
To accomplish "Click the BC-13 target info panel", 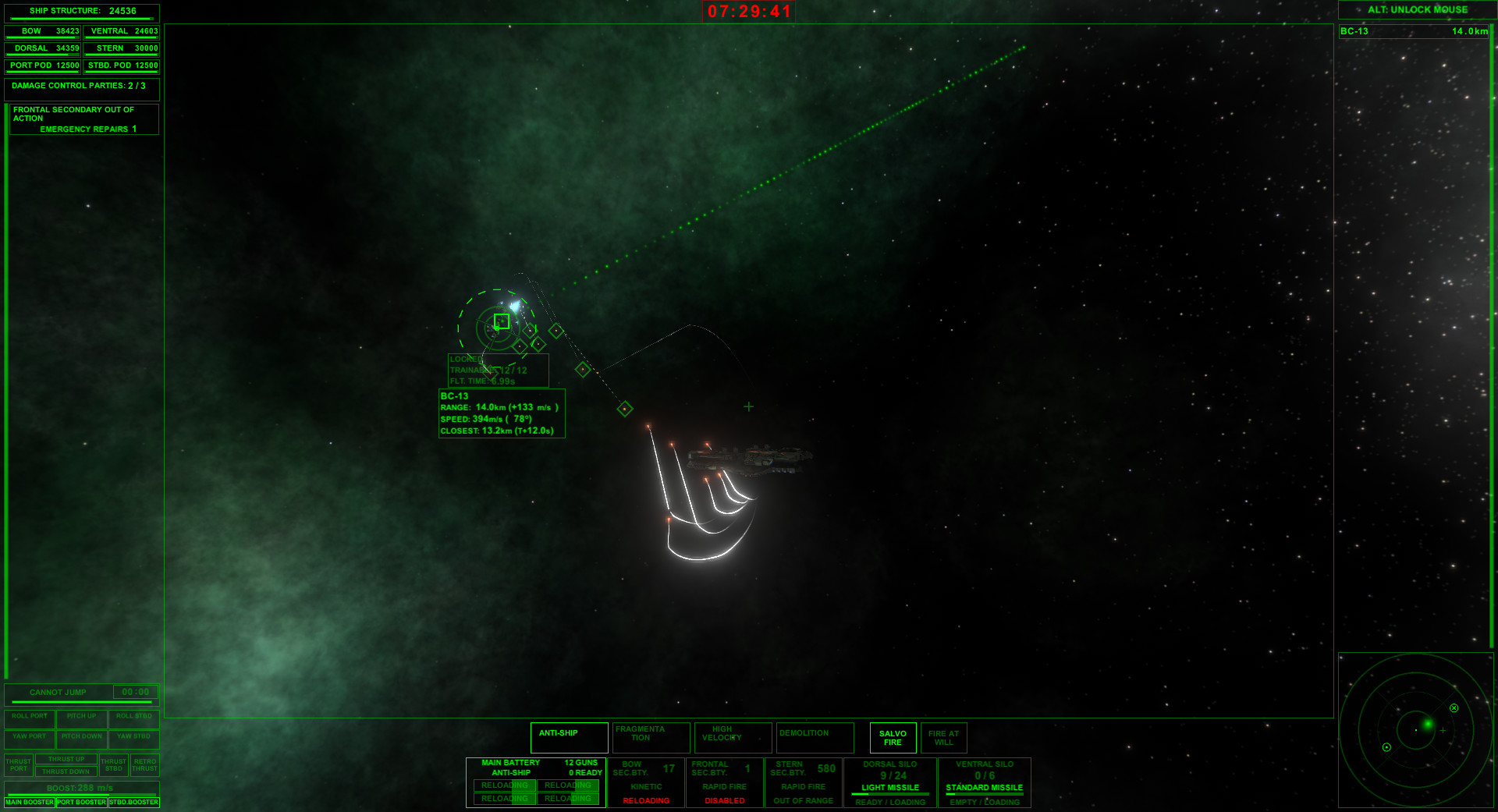I will [502, 413].
